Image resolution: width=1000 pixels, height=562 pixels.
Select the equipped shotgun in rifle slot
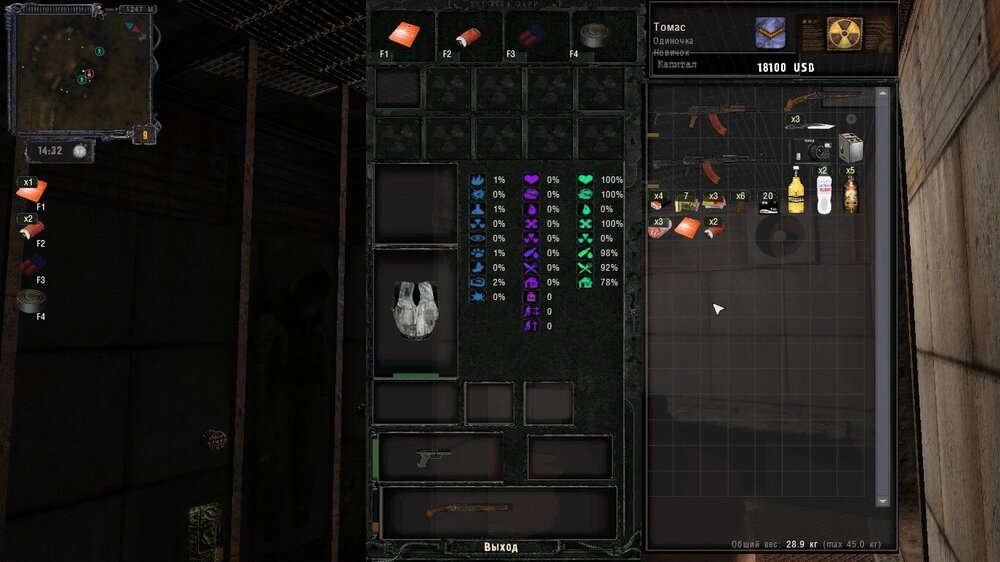[468, 510]
